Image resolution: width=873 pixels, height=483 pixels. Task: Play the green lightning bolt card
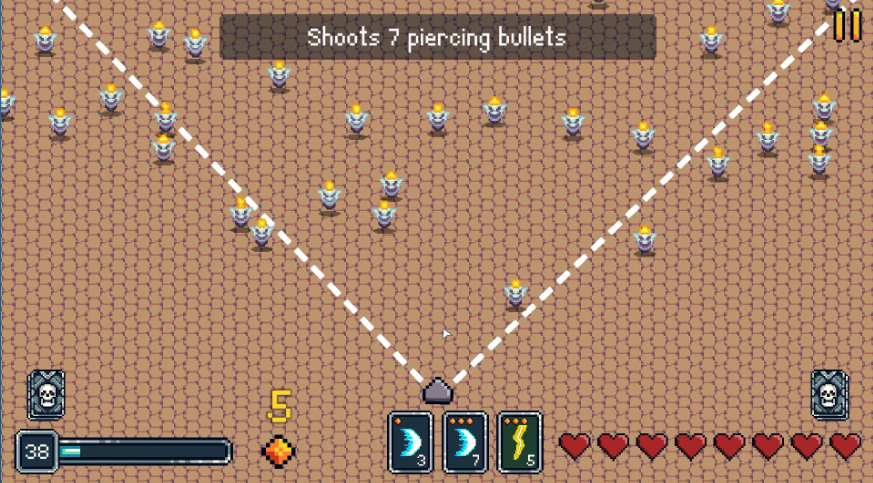point(519,441)
